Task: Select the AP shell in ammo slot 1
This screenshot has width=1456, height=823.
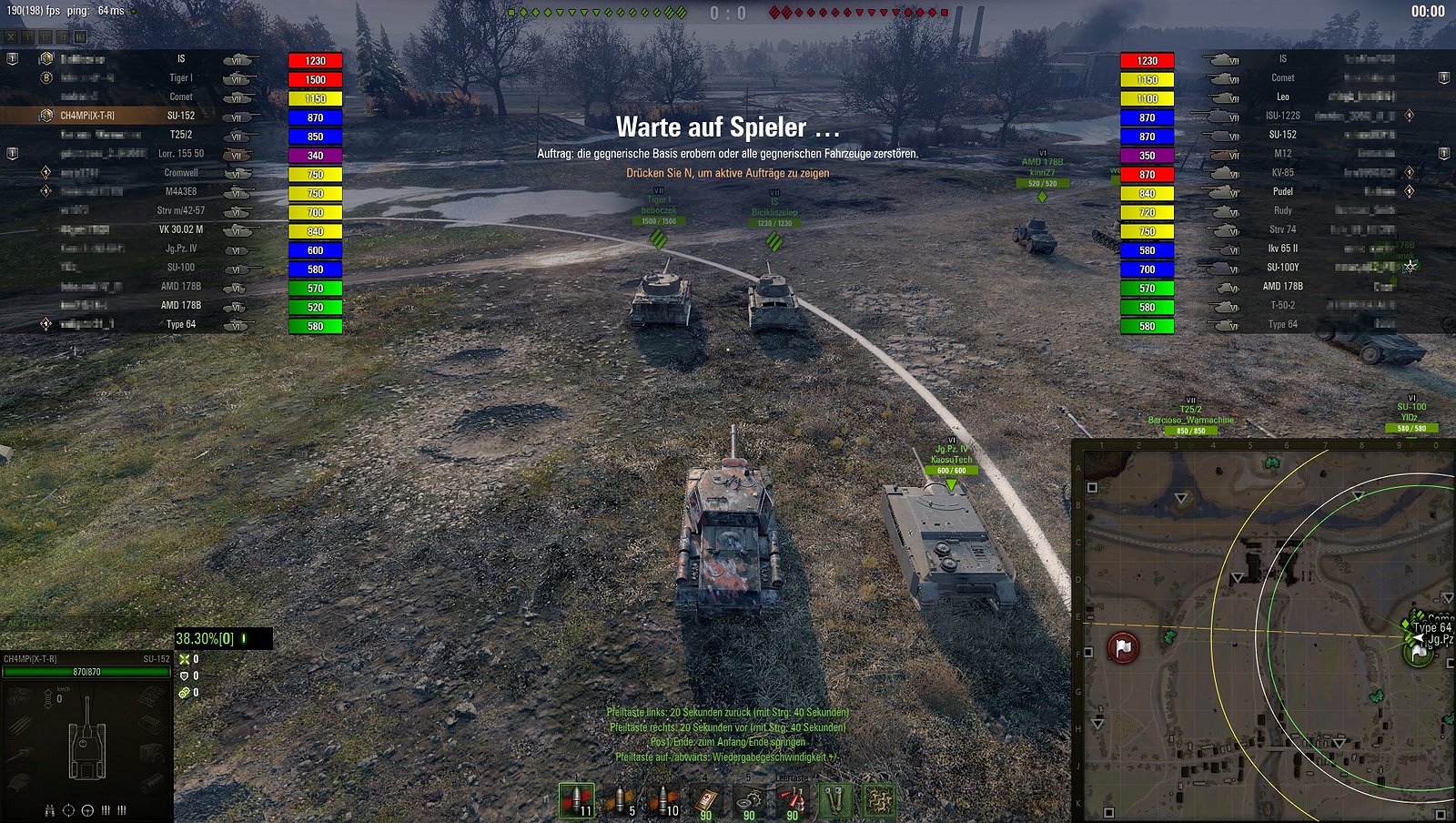Action: pos(577,801)
